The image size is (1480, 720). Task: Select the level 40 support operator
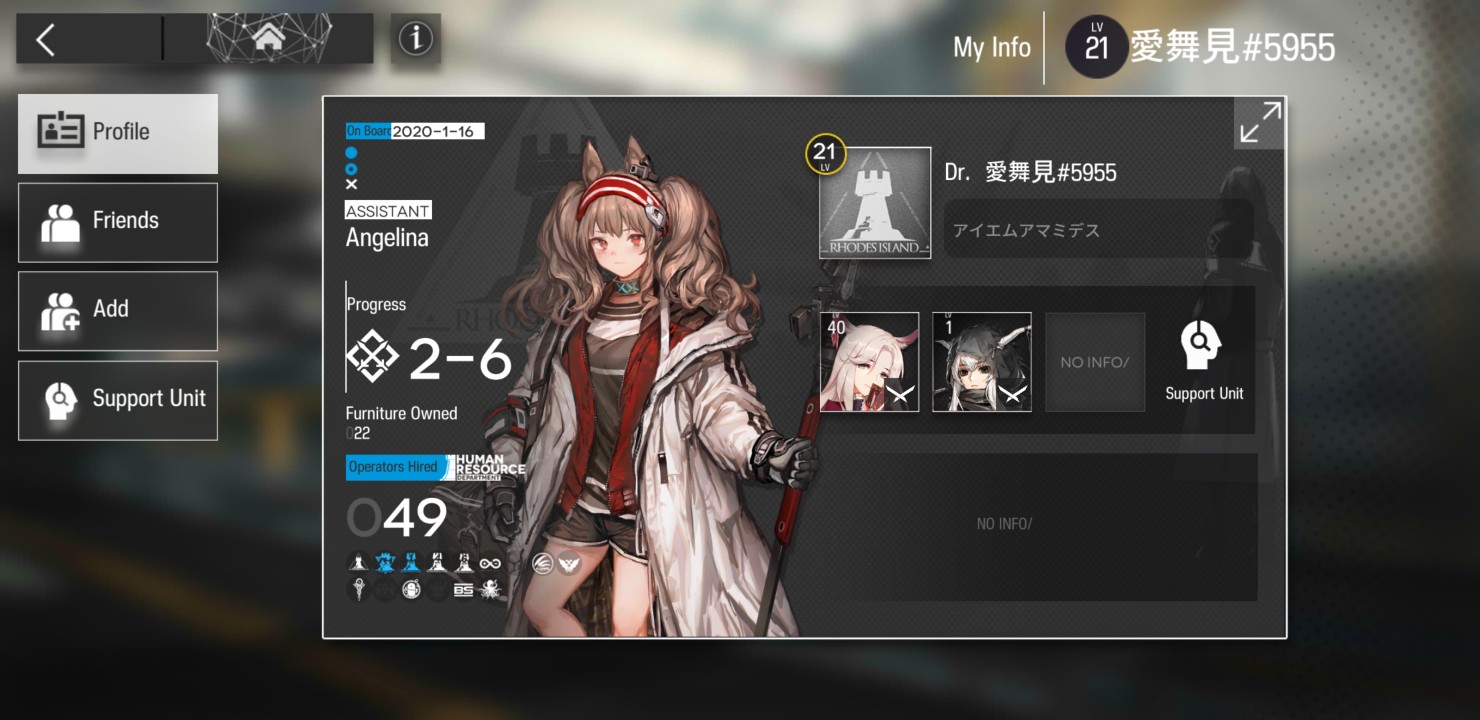(x=869, y=362)
